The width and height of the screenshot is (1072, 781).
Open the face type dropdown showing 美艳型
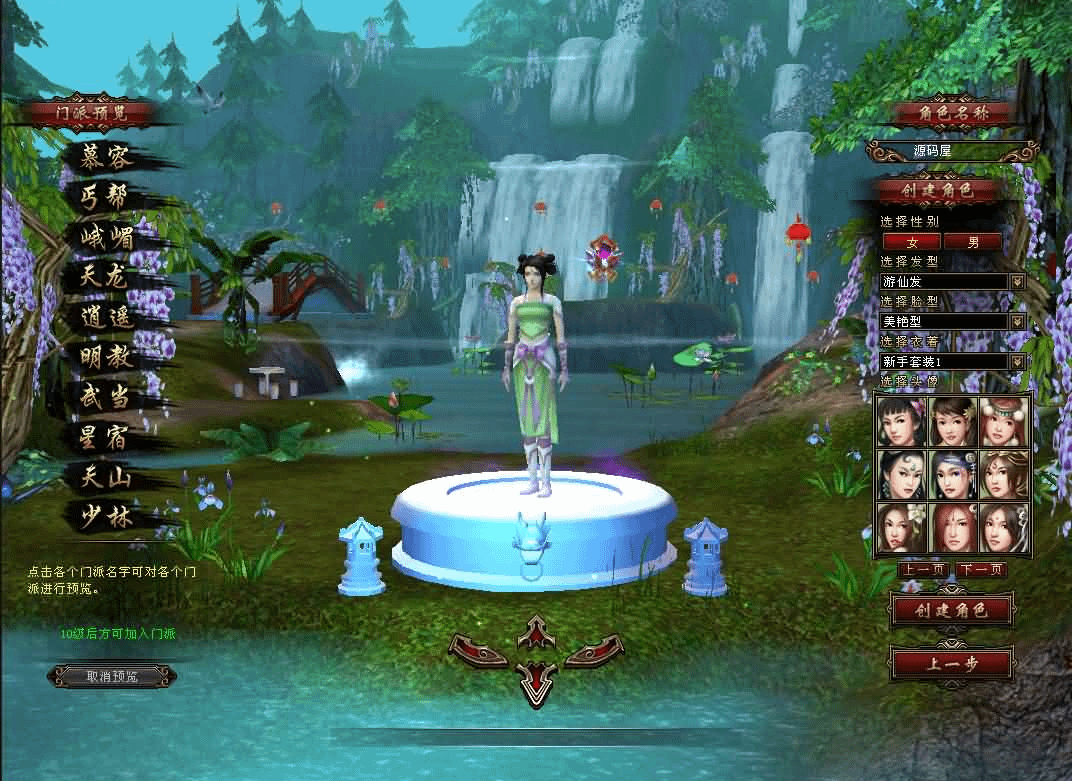pos(1018,322)
